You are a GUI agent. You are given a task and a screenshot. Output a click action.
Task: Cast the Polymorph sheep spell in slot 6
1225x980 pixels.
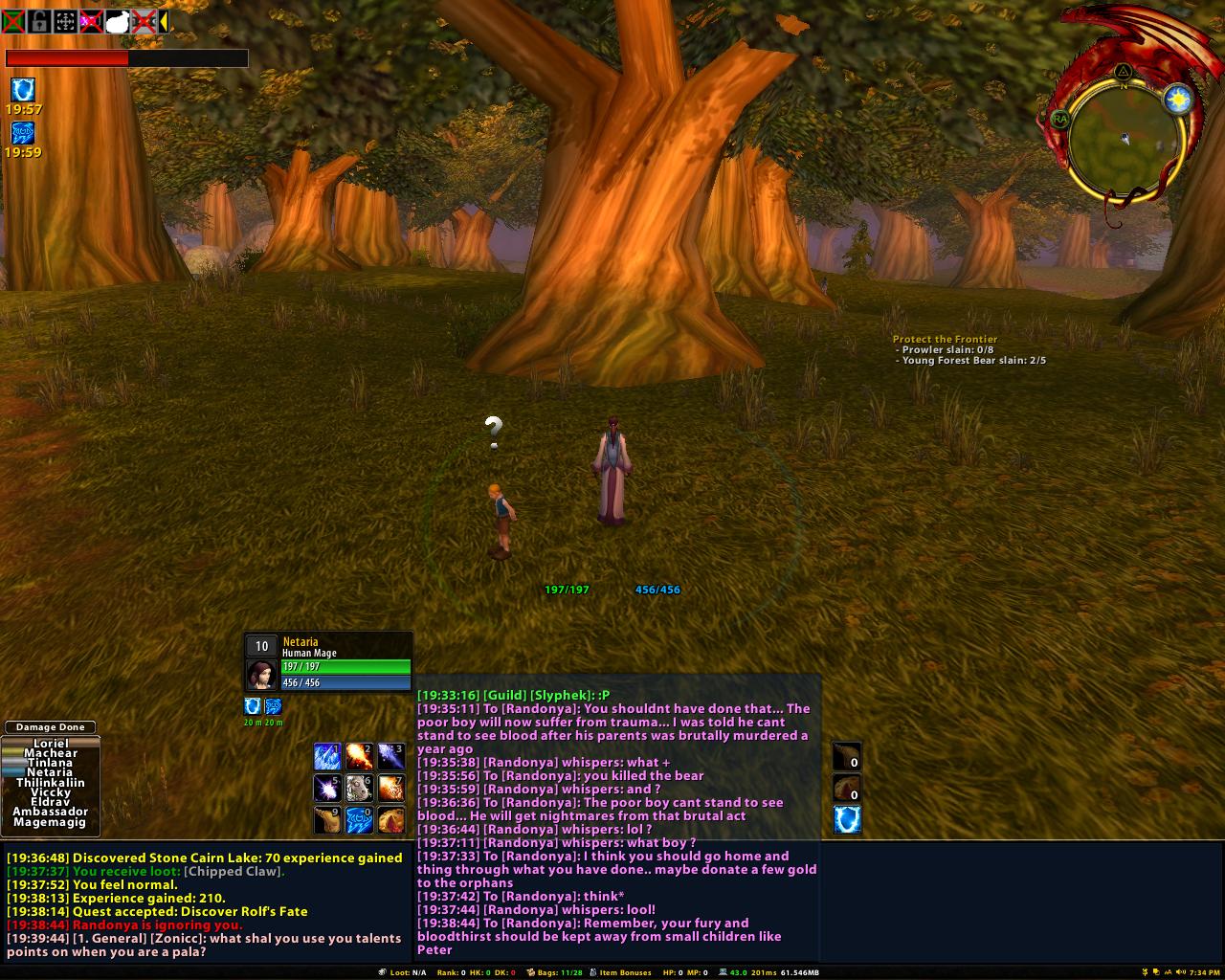point(359,788)
